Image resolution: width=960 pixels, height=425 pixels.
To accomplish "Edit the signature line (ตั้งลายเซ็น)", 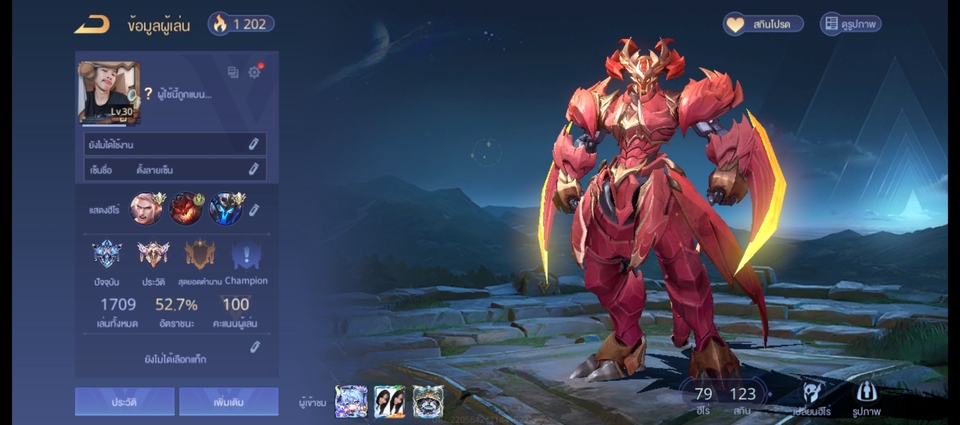I will coord(254,169).
